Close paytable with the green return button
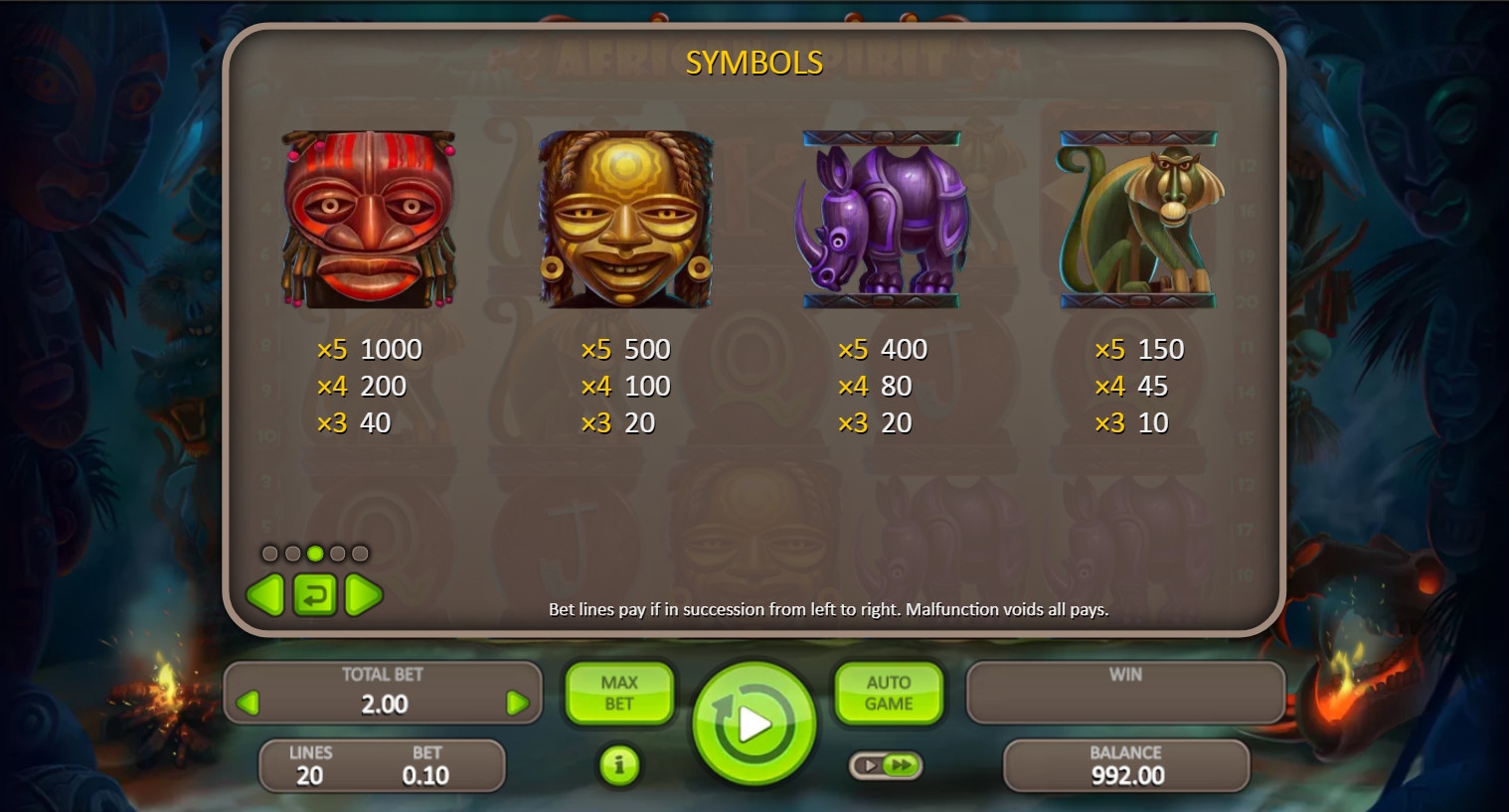Screen dimensions: 1509x812 coord(314,595)
